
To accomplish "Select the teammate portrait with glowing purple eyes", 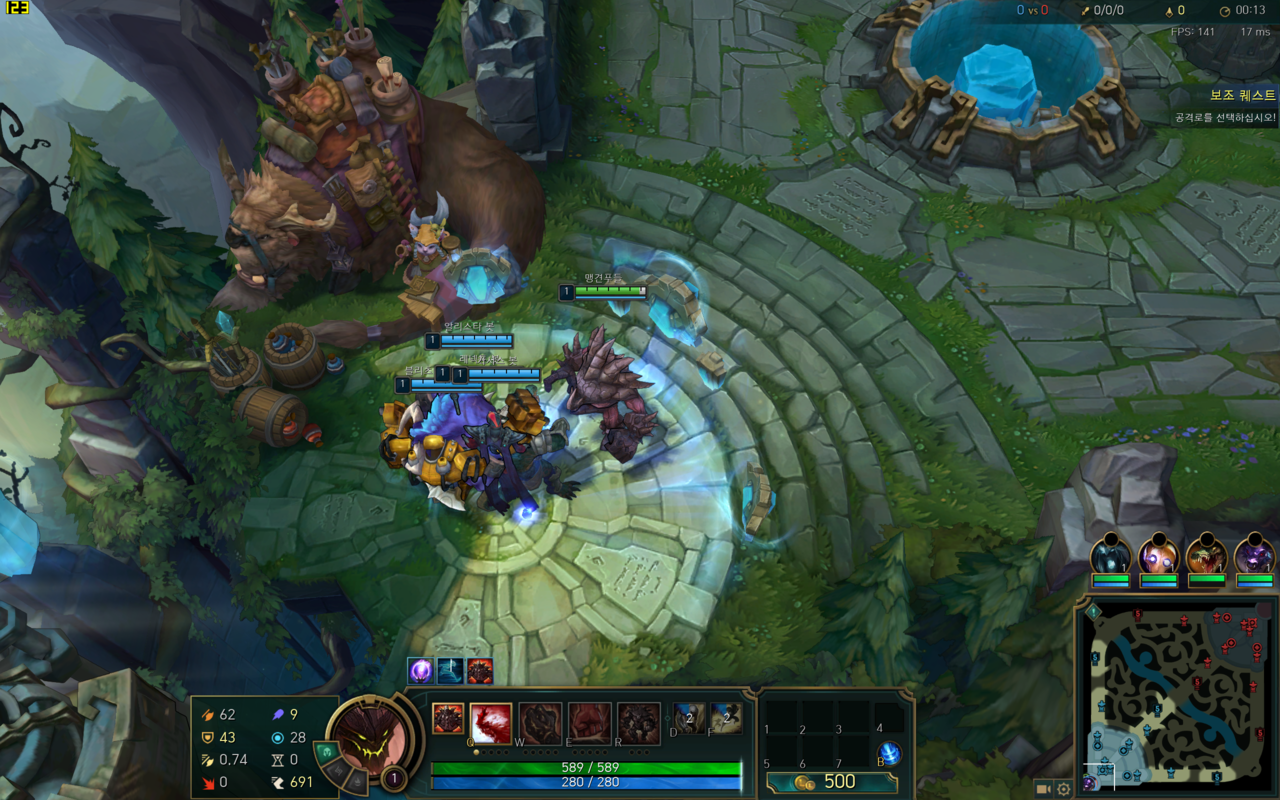I will point(1158,555).
